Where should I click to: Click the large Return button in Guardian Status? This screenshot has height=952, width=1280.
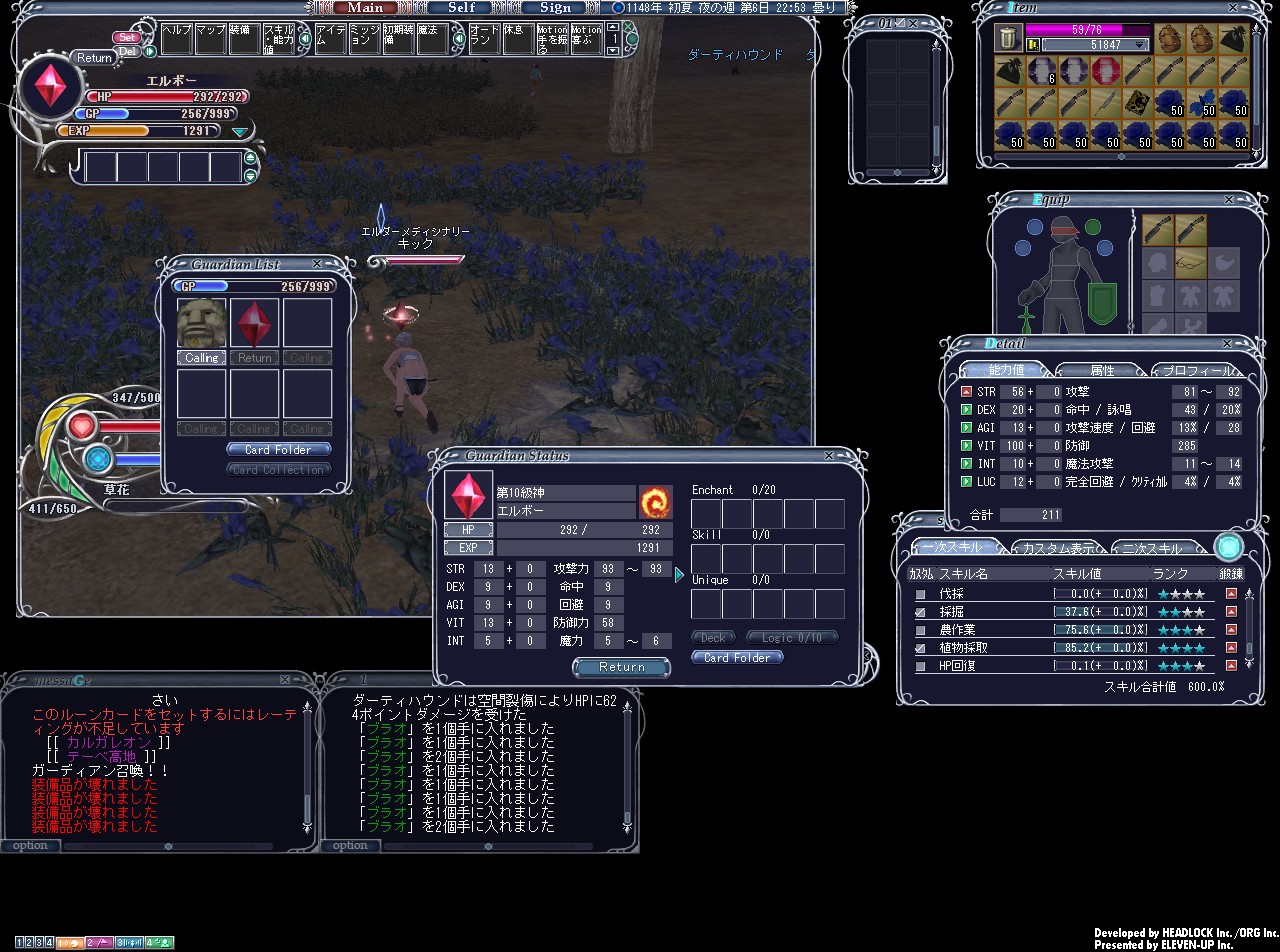point(621,667)
